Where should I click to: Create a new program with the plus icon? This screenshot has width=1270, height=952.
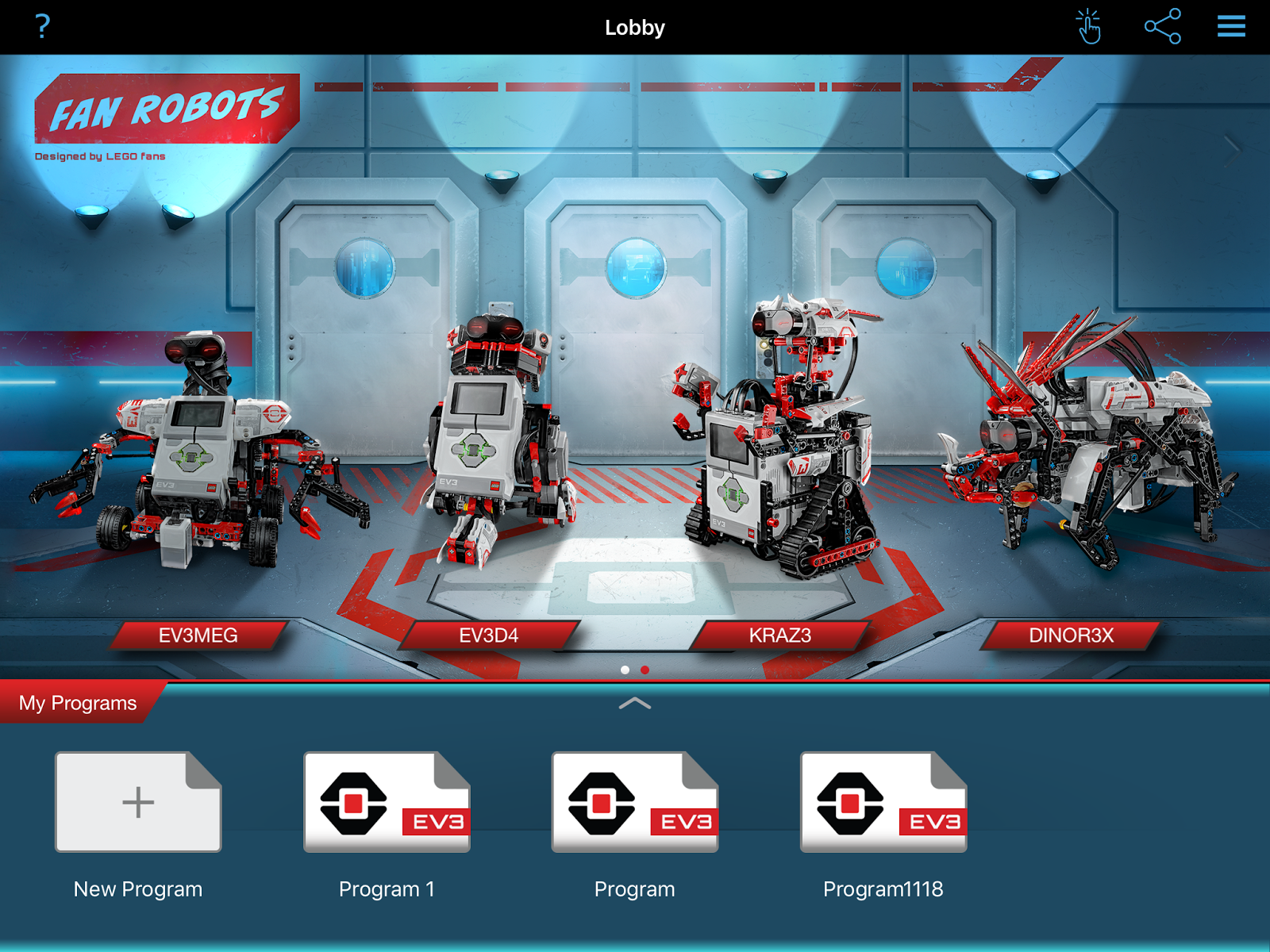tap(137, 802)
